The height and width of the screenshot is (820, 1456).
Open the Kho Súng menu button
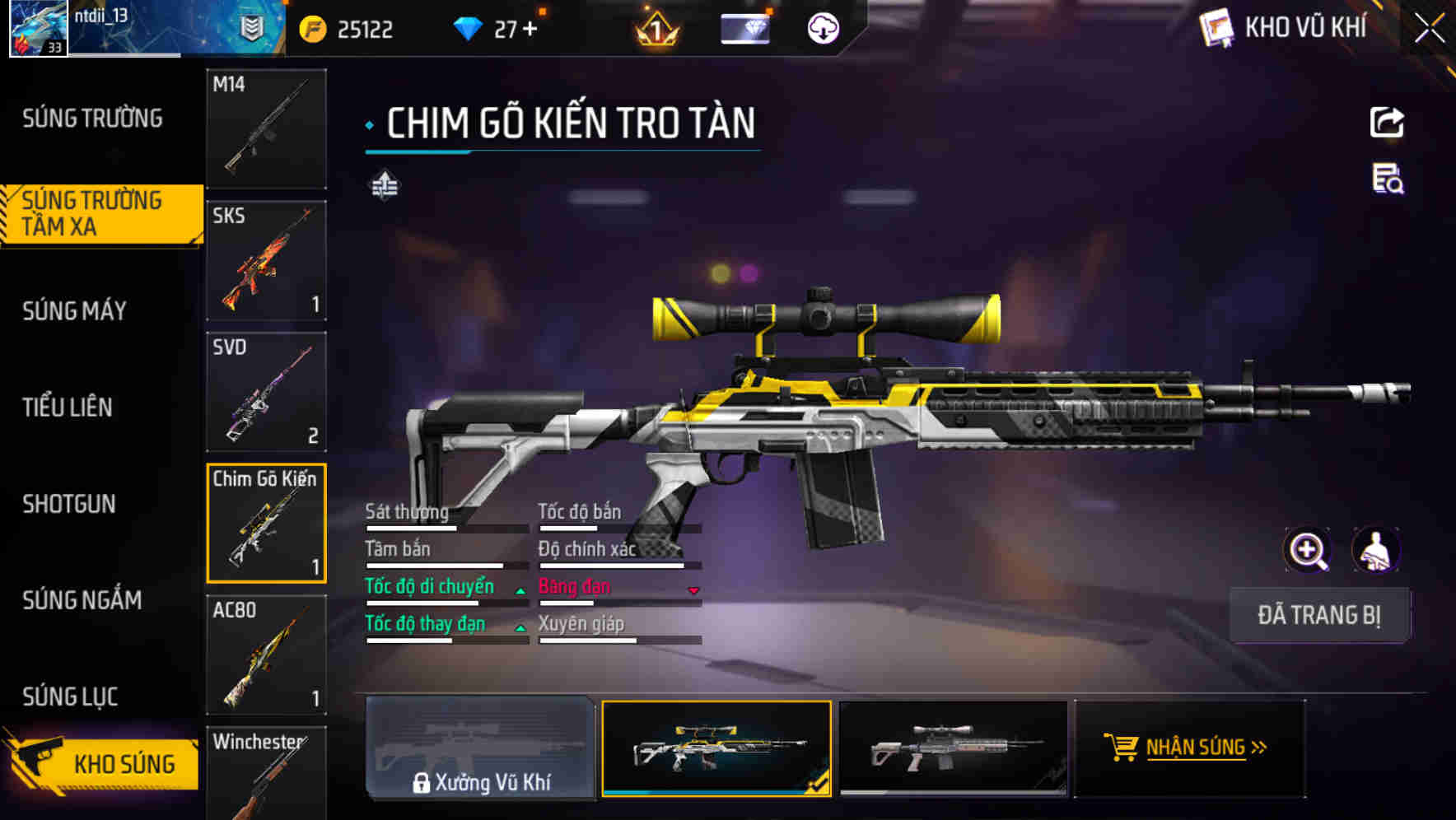point(103,763)
